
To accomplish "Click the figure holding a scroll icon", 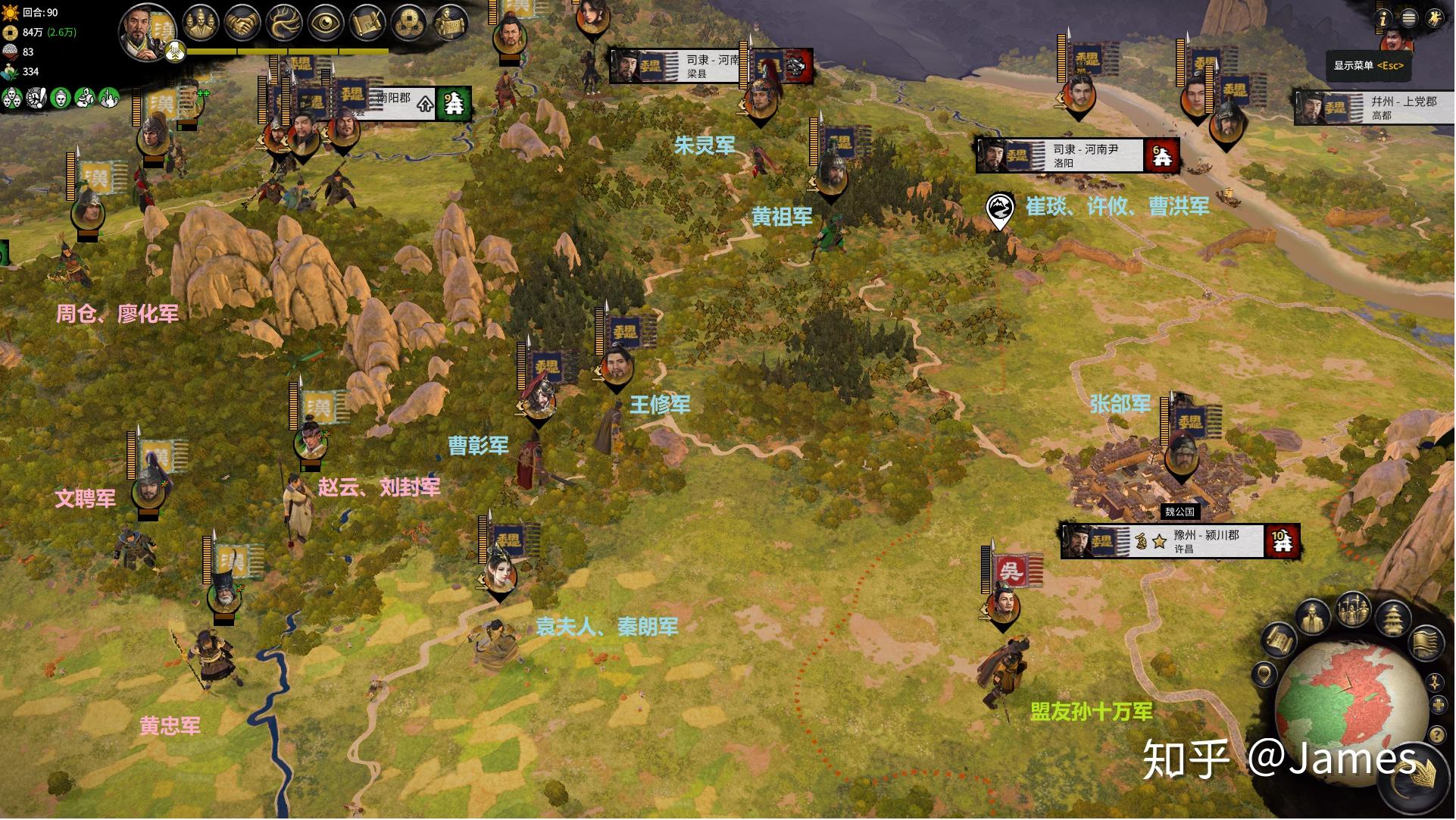I will pos(451,23).
